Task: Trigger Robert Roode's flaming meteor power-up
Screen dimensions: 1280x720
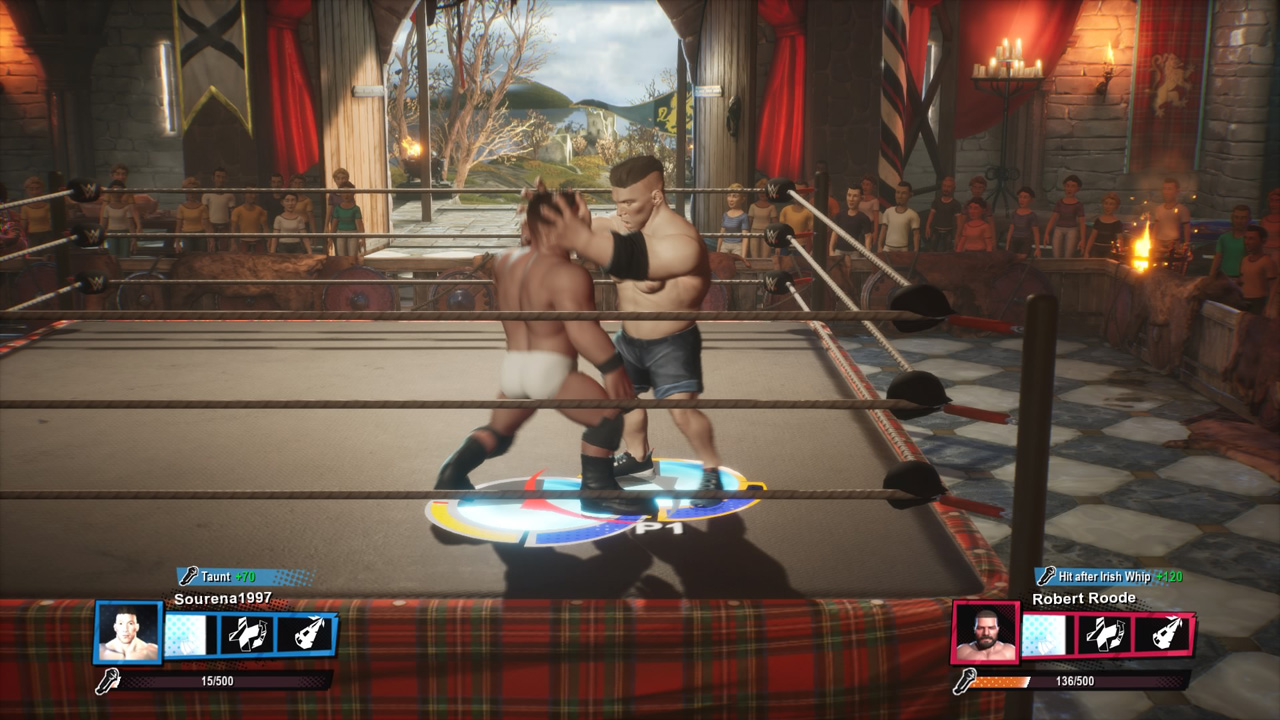Action: tap(1163, 635)
